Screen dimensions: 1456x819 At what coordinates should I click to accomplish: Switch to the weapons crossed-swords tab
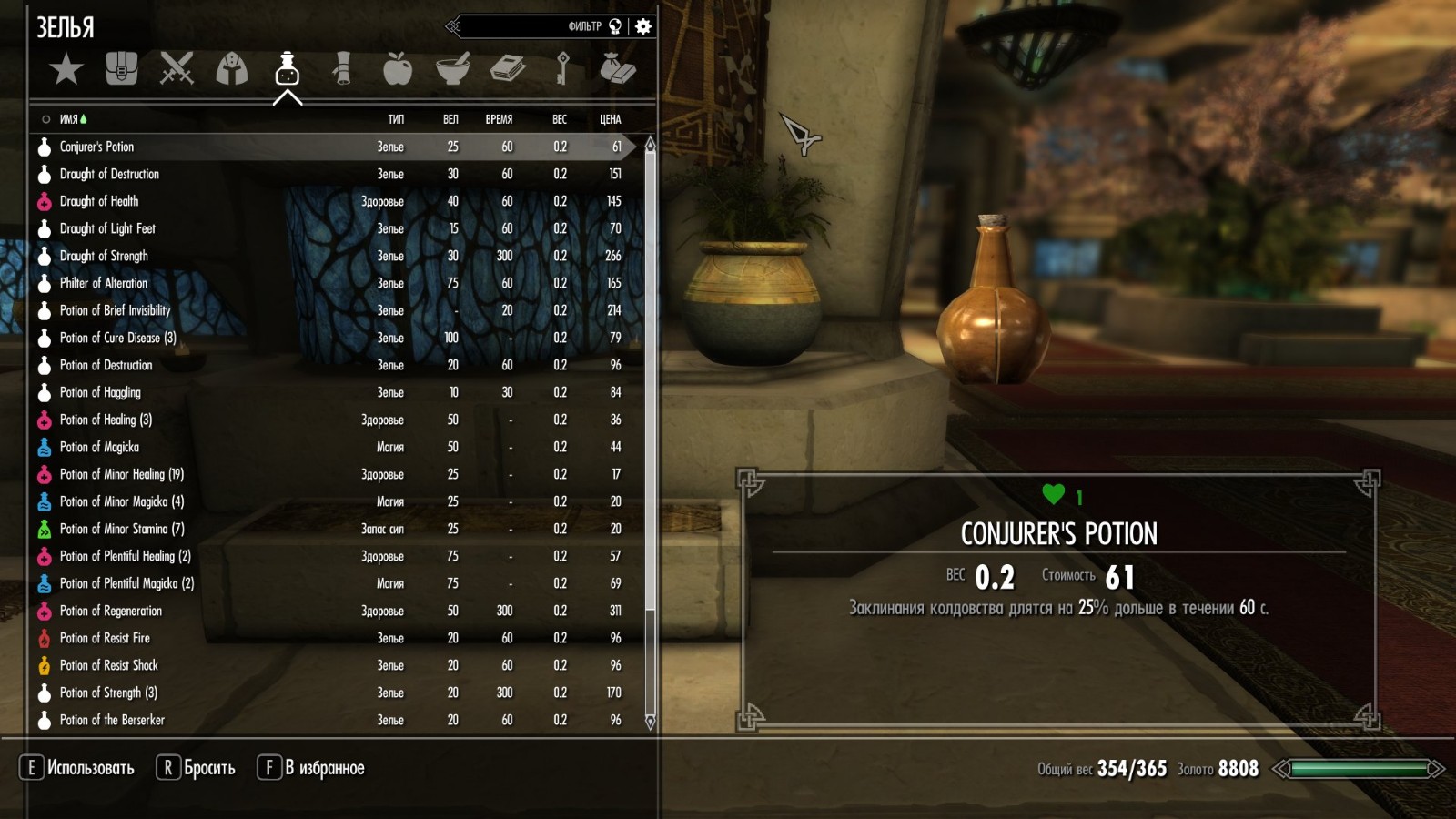click(x=177, y=69)
